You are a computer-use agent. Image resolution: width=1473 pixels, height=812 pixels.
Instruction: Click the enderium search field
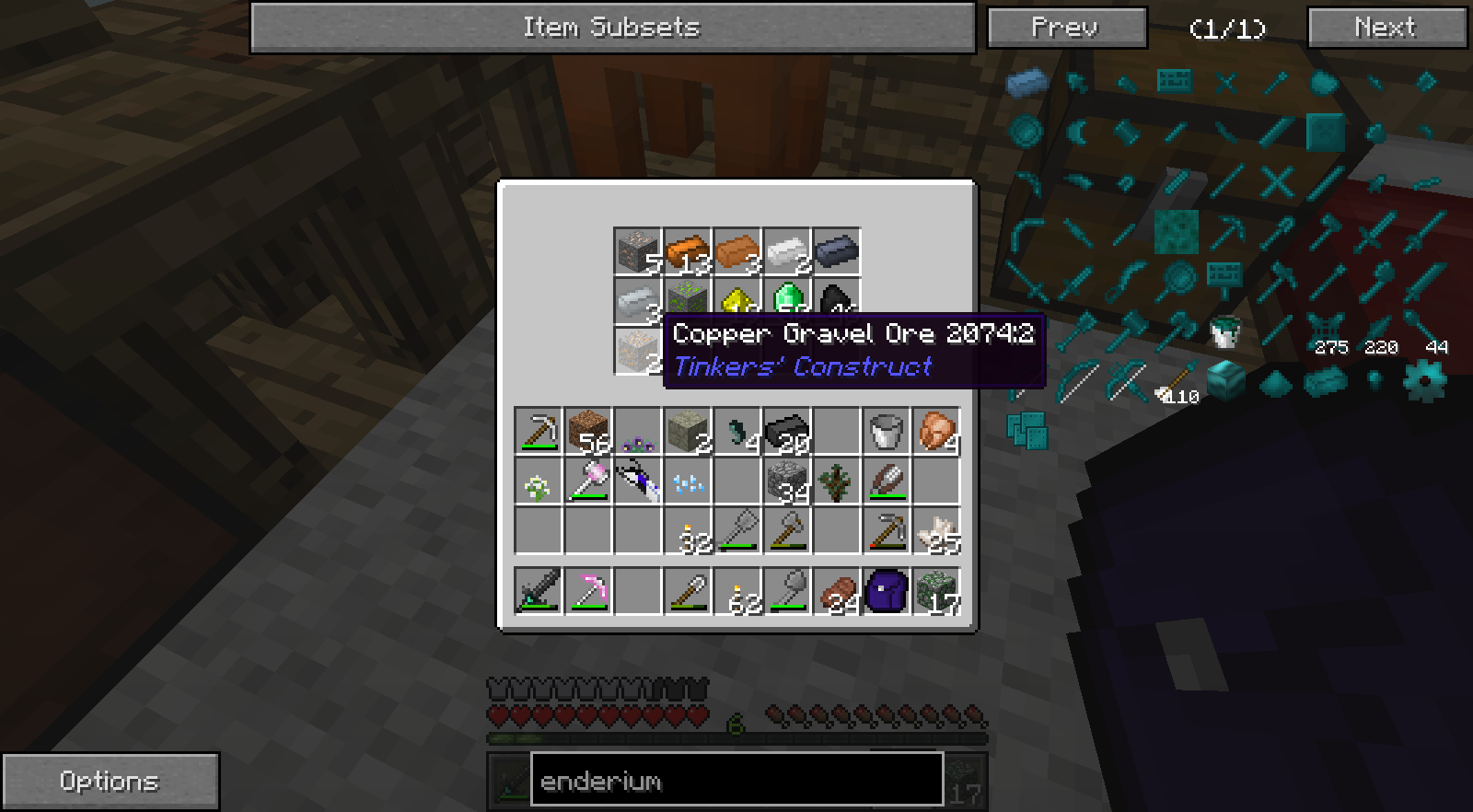click(736, 781)
